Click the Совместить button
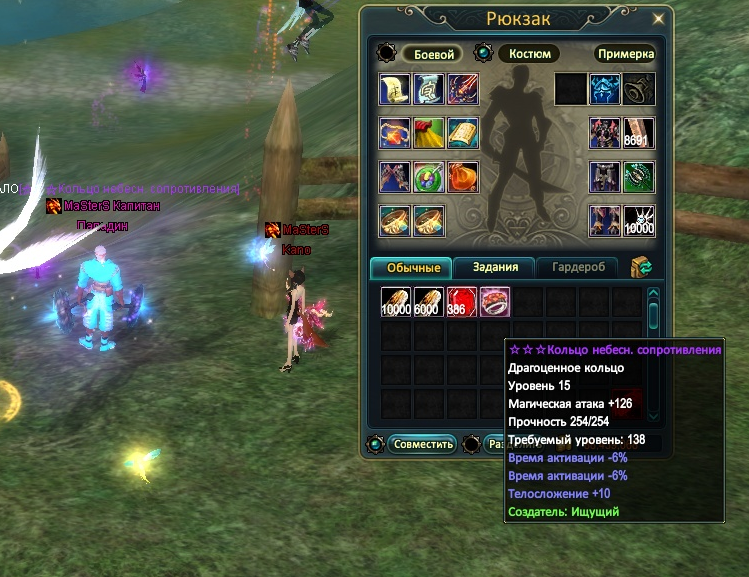749x577 pixels. click(x=422, y=444)
